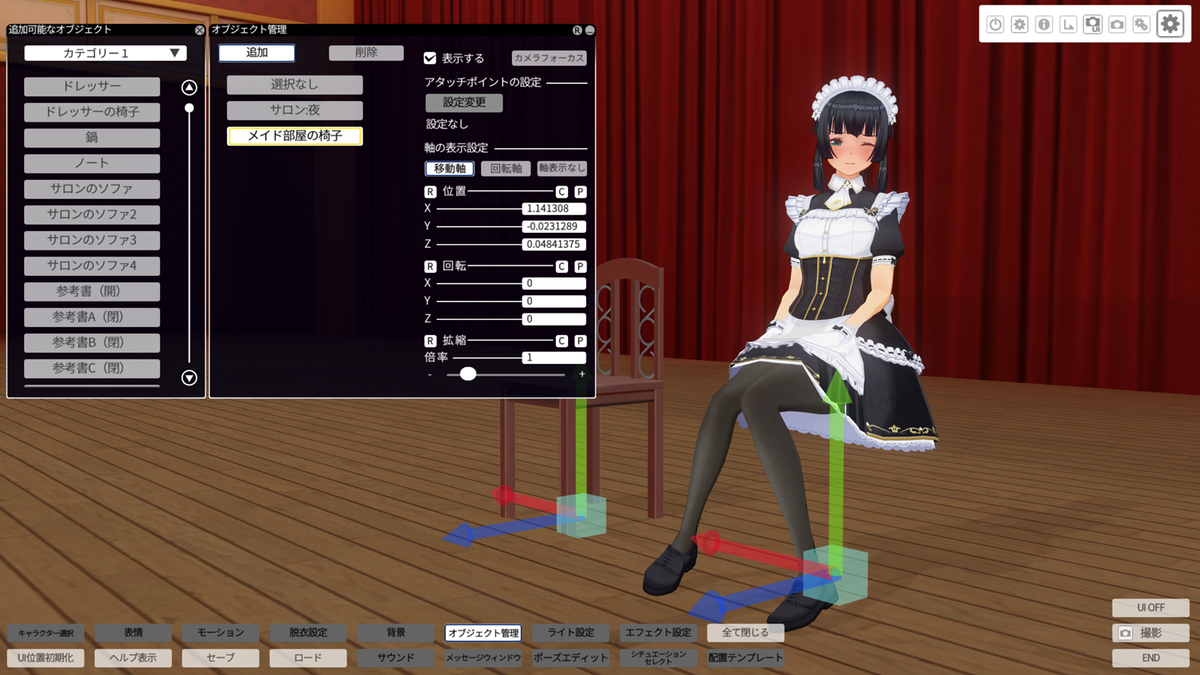This screenshot has width=1200, height=675.
Task: Open the 背景 background menu
Action: point(396,633)
